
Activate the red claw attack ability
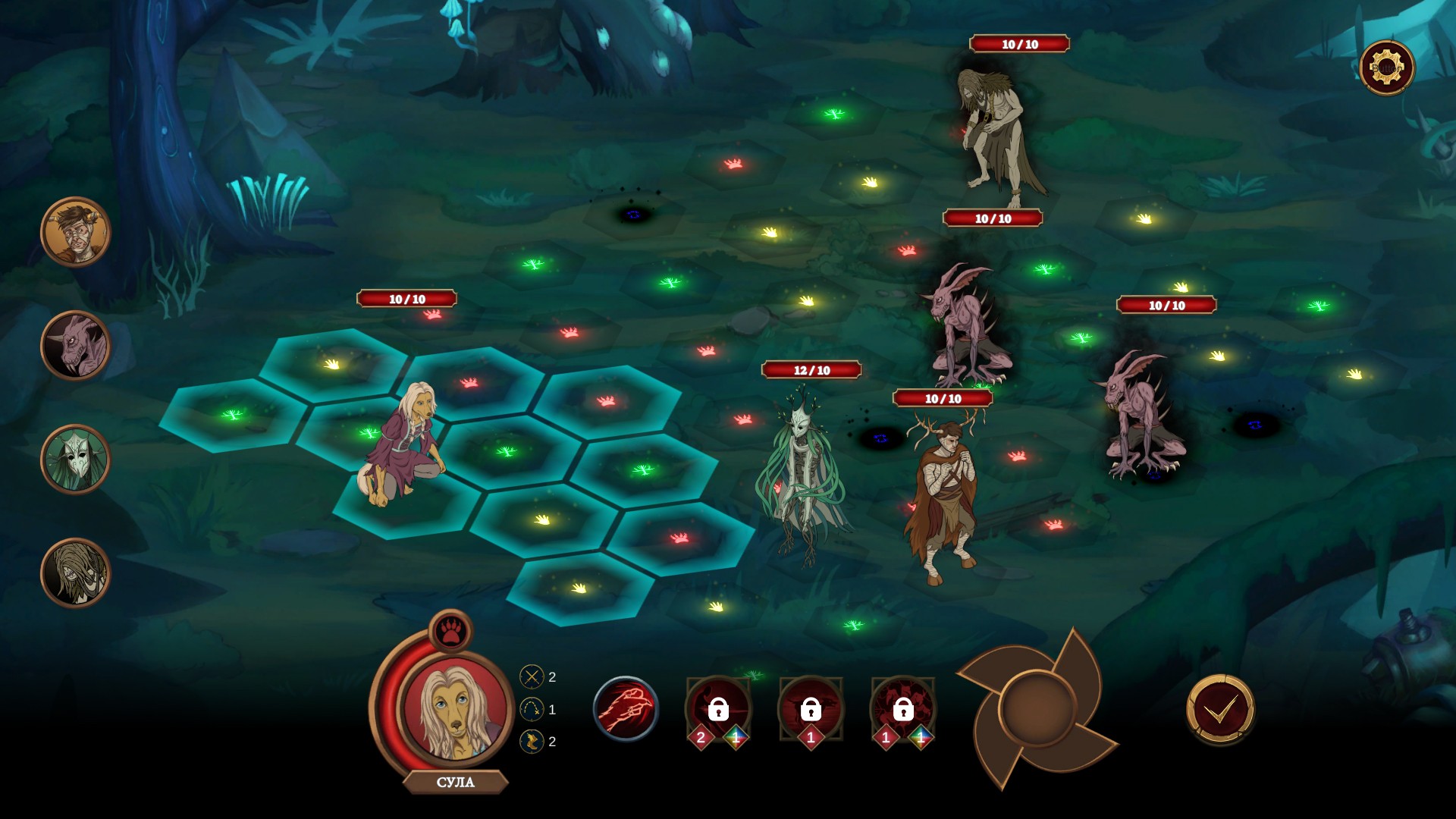point(626,708)
